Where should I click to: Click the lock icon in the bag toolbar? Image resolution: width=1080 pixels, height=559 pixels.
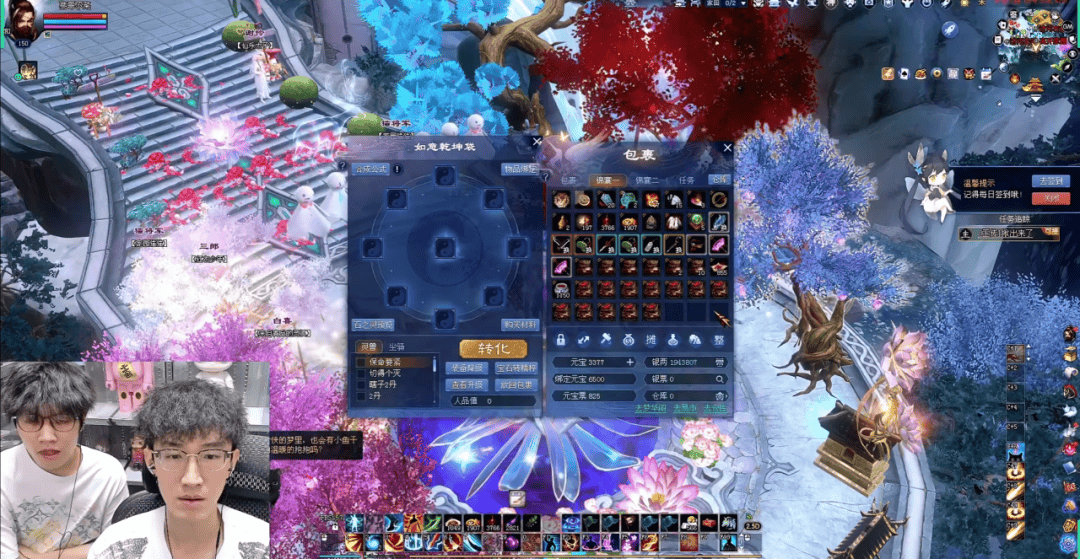[561, 340]
